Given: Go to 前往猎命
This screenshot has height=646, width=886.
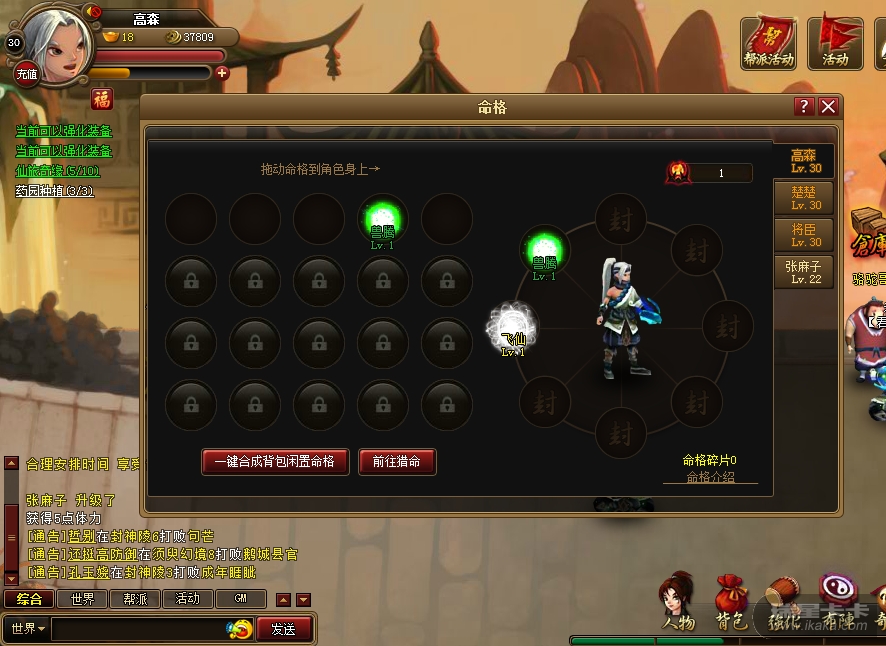Looking at the screenshot, I should tap(397, 461).
